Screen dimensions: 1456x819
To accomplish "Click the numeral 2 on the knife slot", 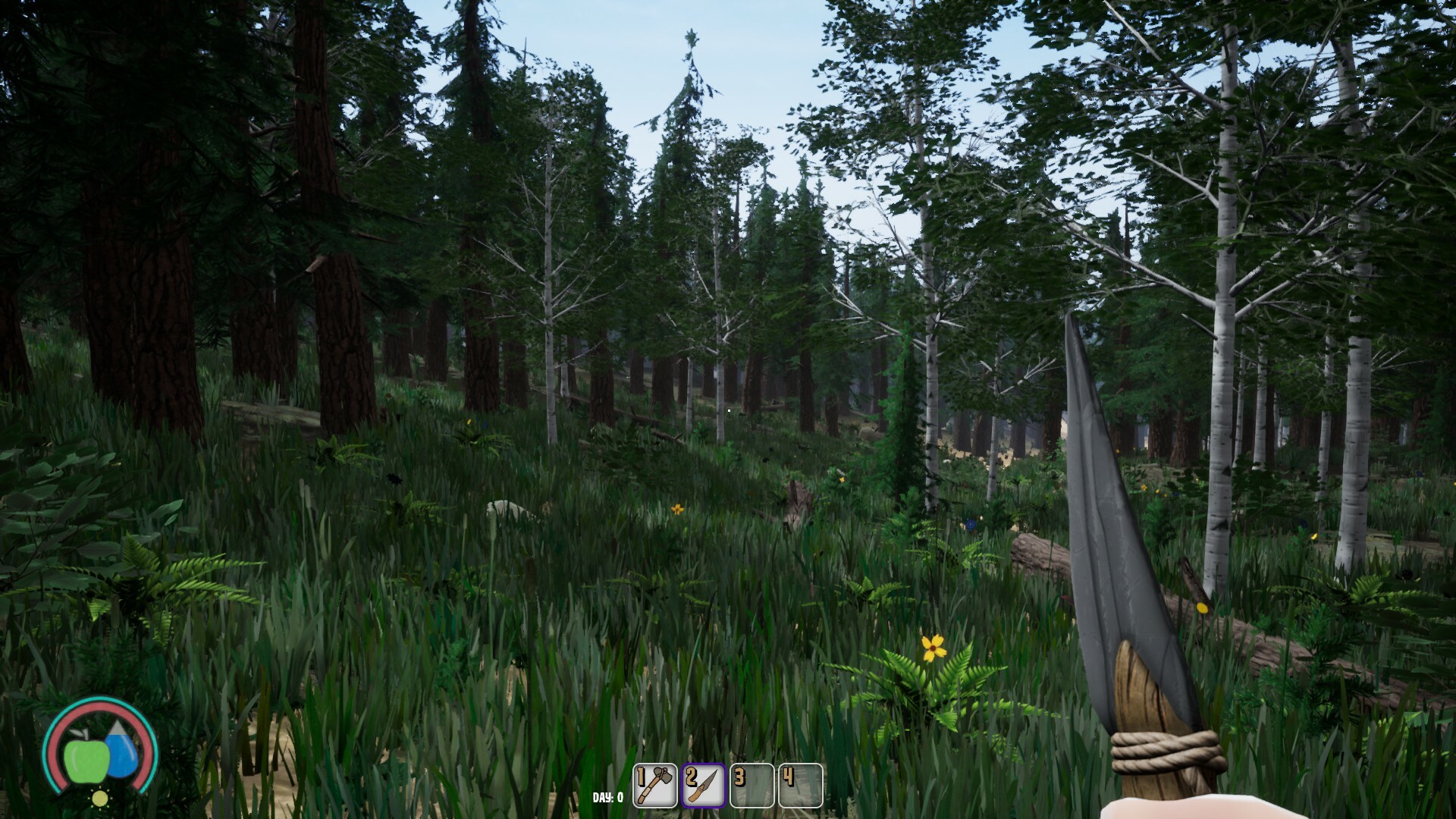I will tap(691, 777).
